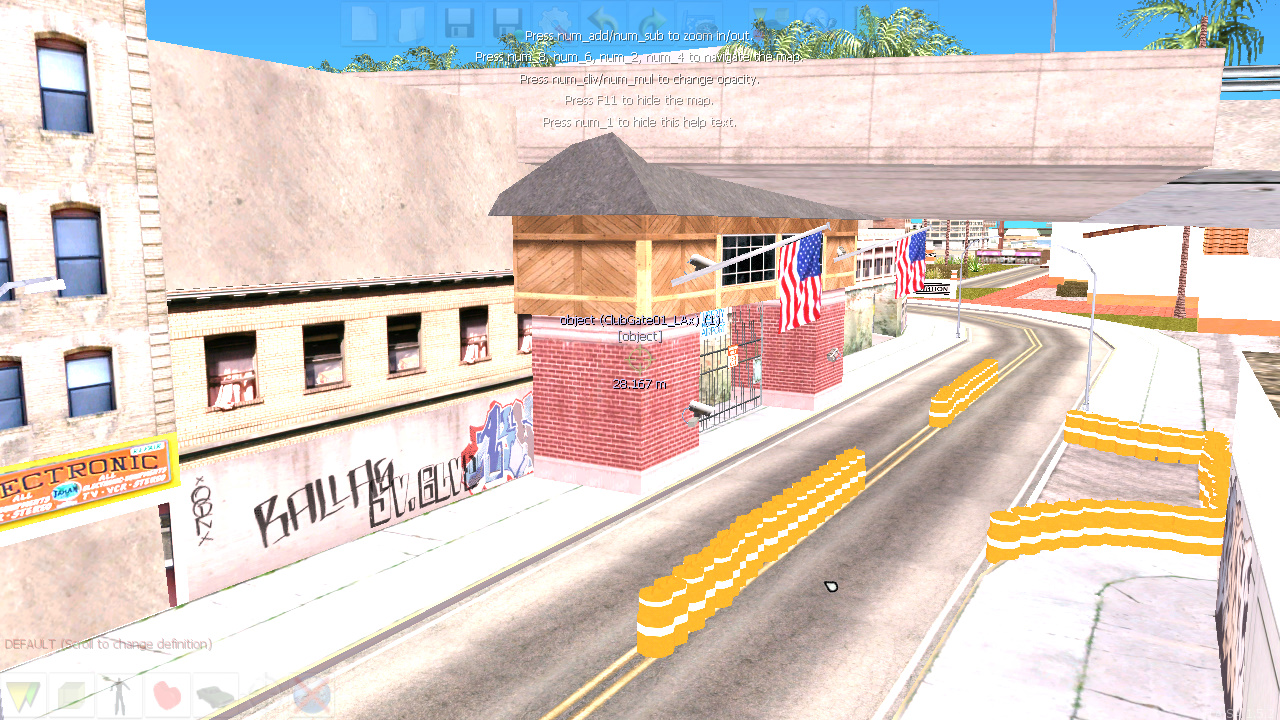The width and height of the screenshot is (1280, 720).
Task: Select the pickup tool with the heart icon
Action: pos(167,694)
